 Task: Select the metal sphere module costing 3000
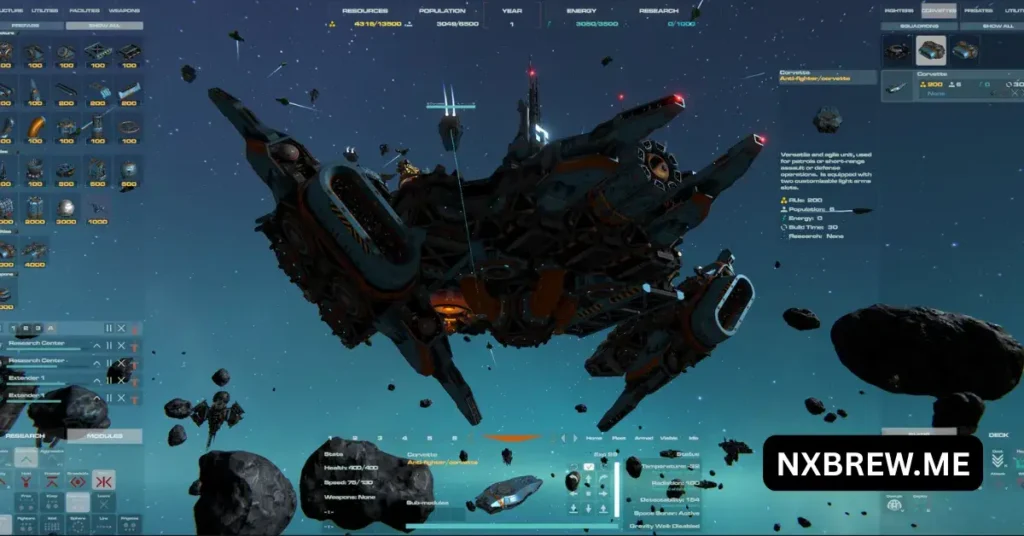(67, 207)
